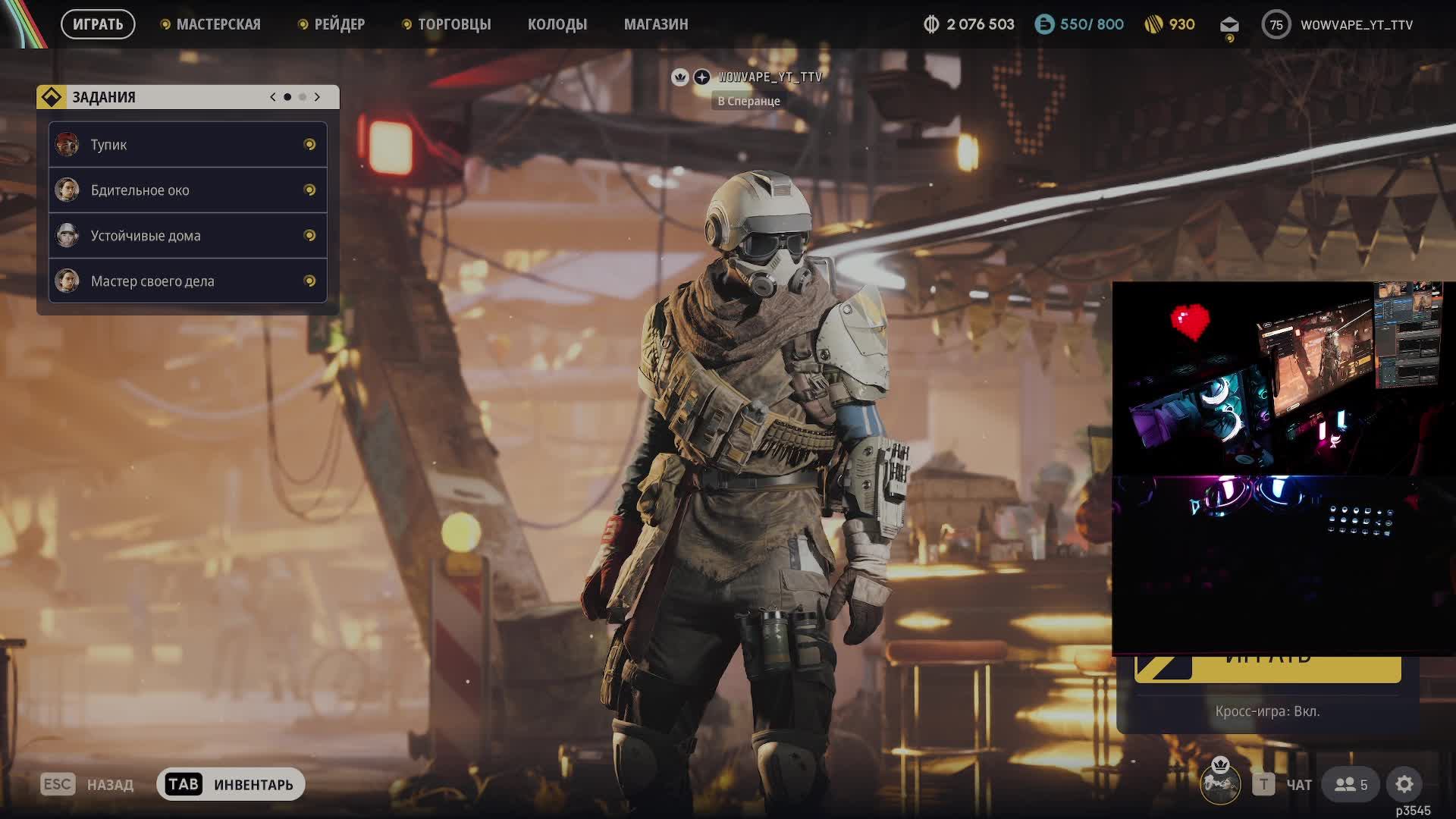Open the Бдительное око quest
The width and height of the screenshot is (1456, 819).
[x=187, y=190]
